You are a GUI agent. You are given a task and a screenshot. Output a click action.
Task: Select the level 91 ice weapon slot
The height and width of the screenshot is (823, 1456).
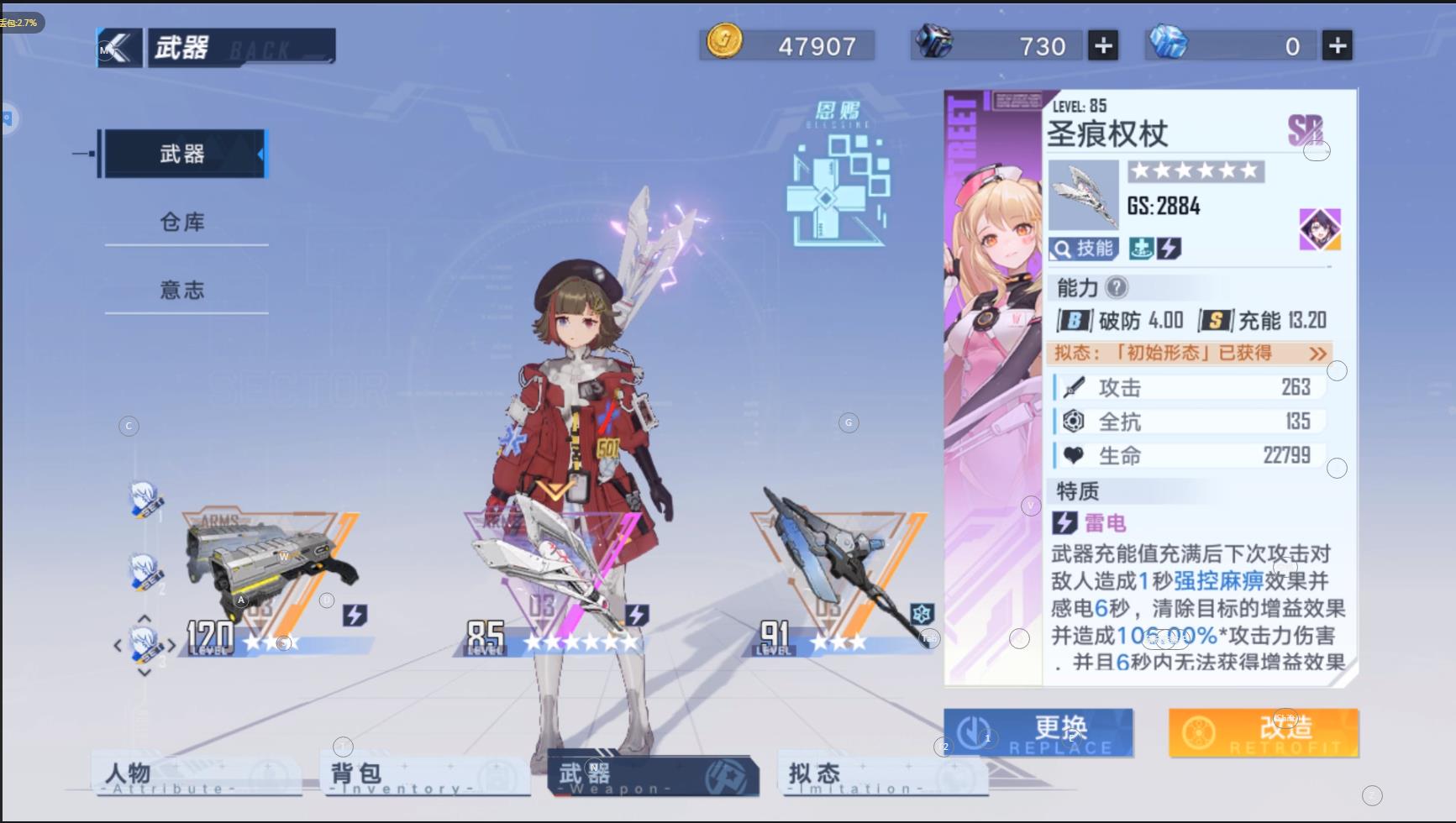coord(840,579)
